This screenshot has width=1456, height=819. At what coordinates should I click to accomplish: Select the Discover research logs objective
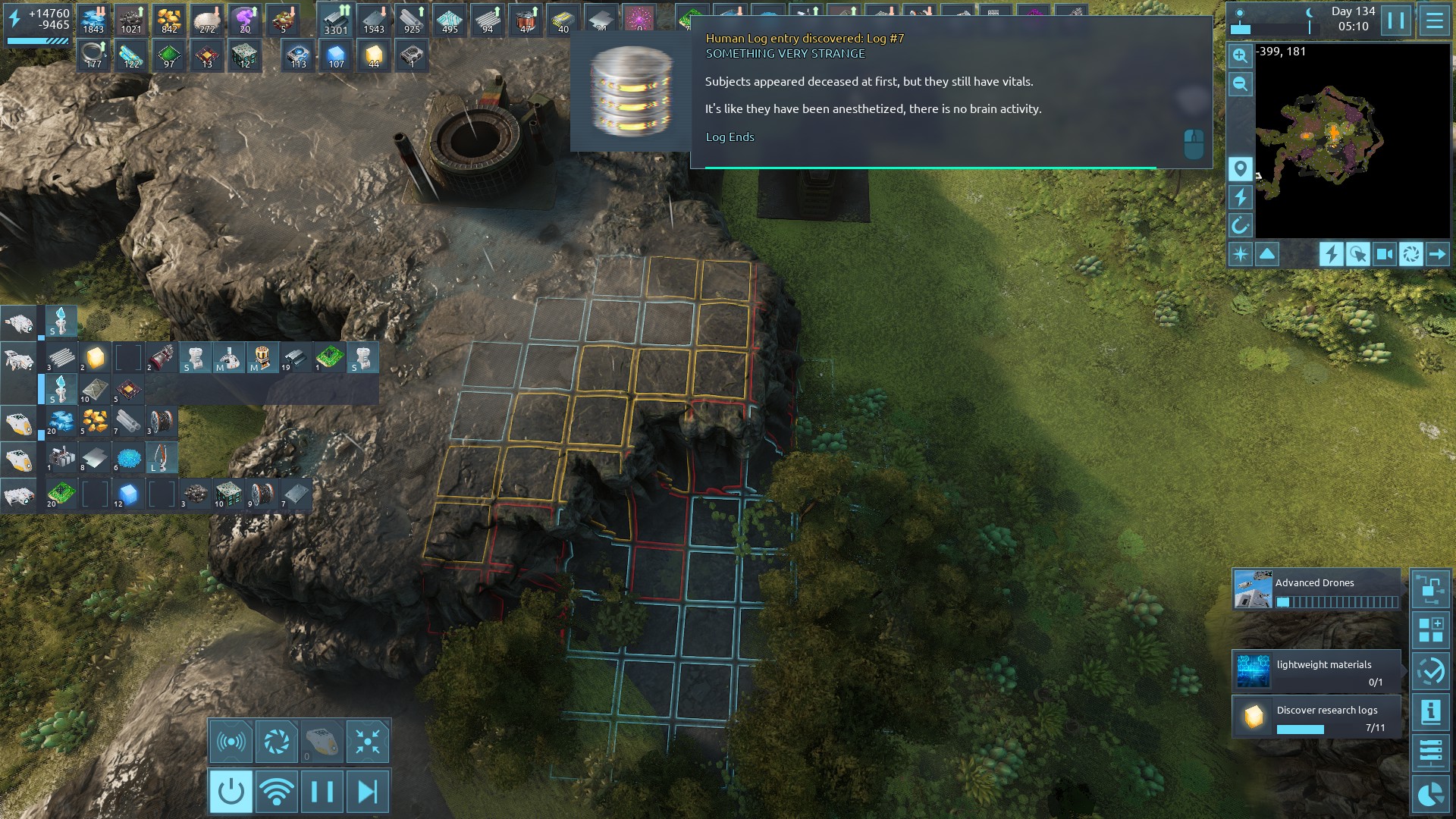pos(1316,717)
